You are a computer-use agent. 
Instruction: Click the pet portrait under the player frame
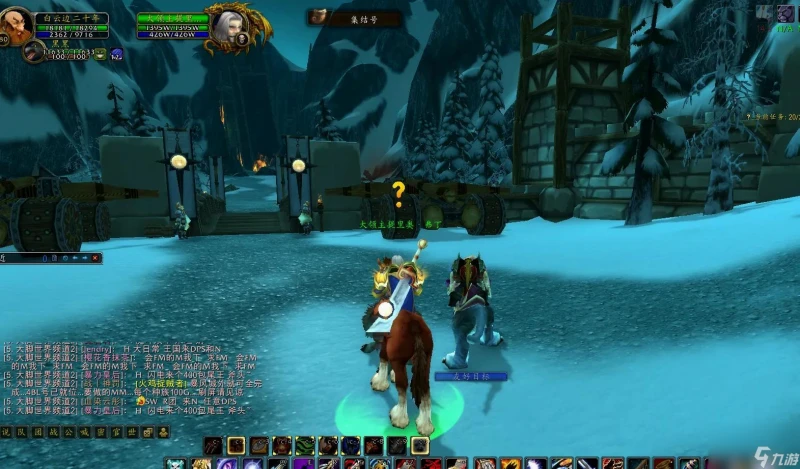coord(34,50)
